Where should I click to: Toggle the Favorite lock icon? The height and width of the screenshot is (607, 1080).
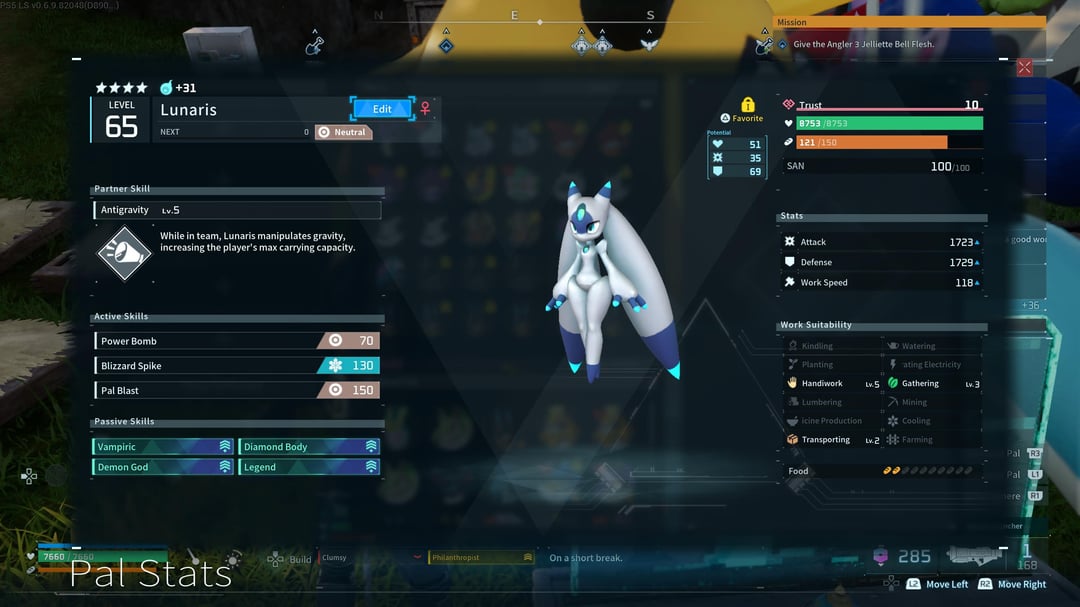(747, 105)
